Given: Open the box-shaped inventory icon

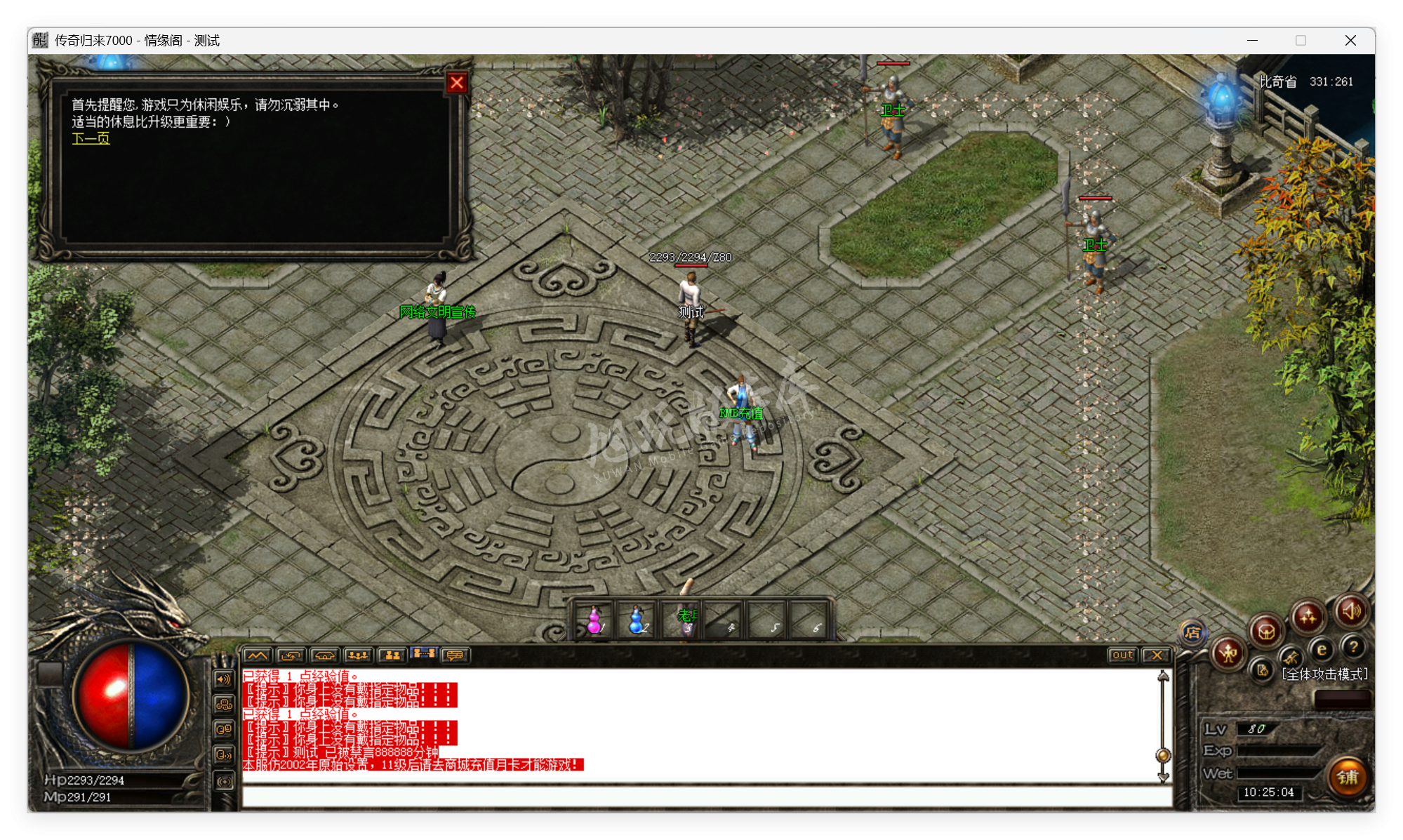Looking at the screenshot, I should (1267, 629).
